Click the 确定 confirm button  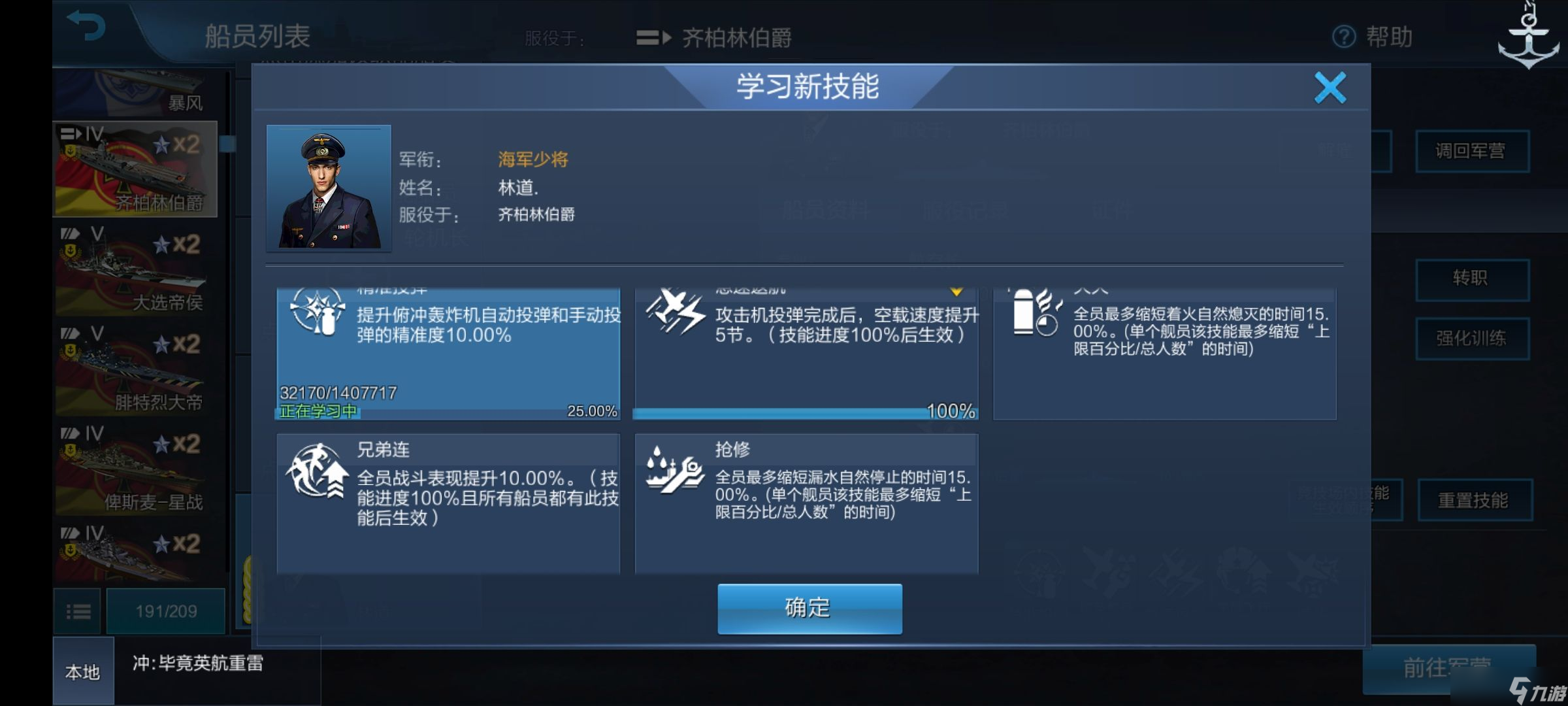coord(809,608)
